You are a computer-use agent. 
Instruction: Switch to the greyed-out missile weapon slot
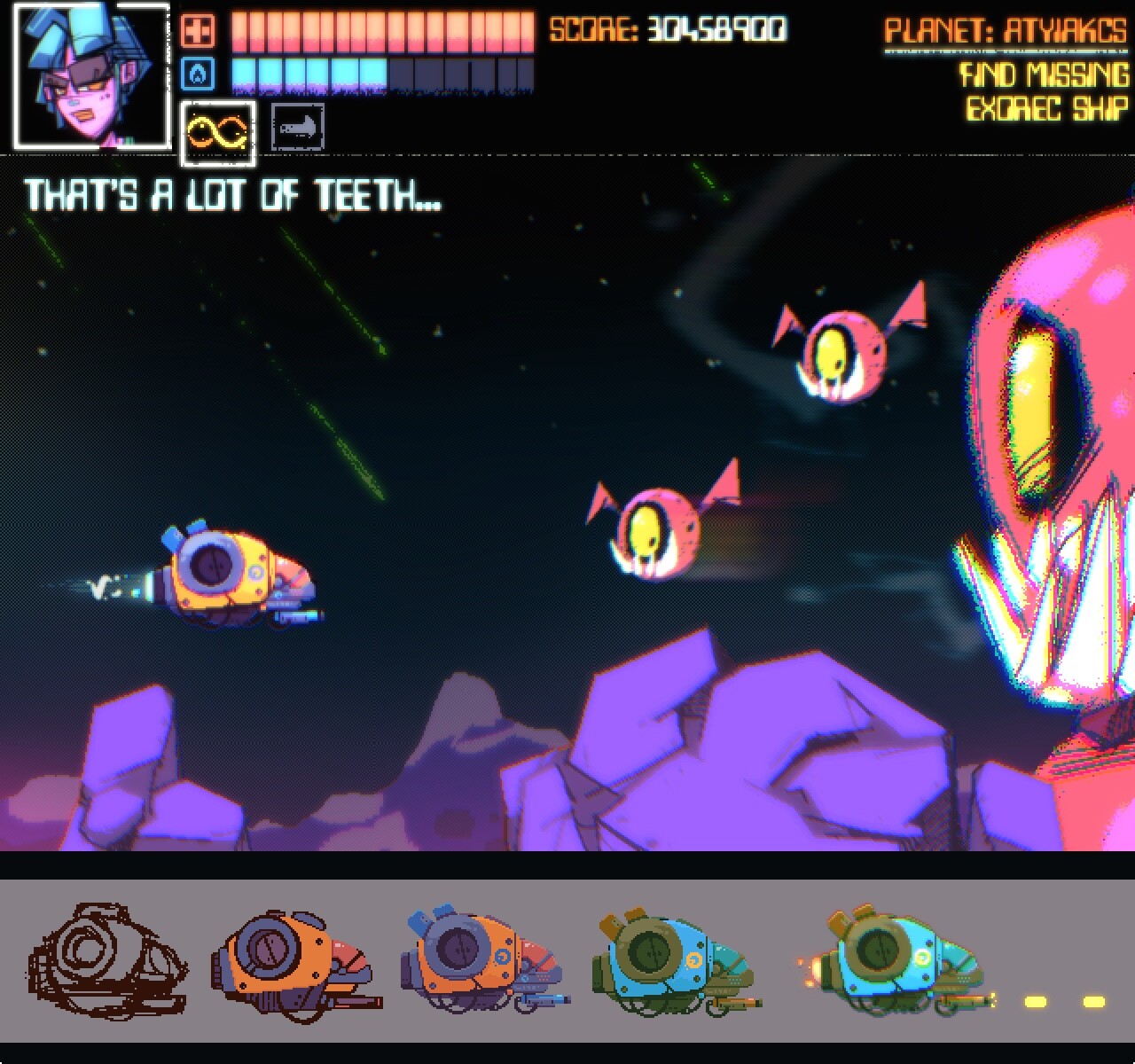297,128
